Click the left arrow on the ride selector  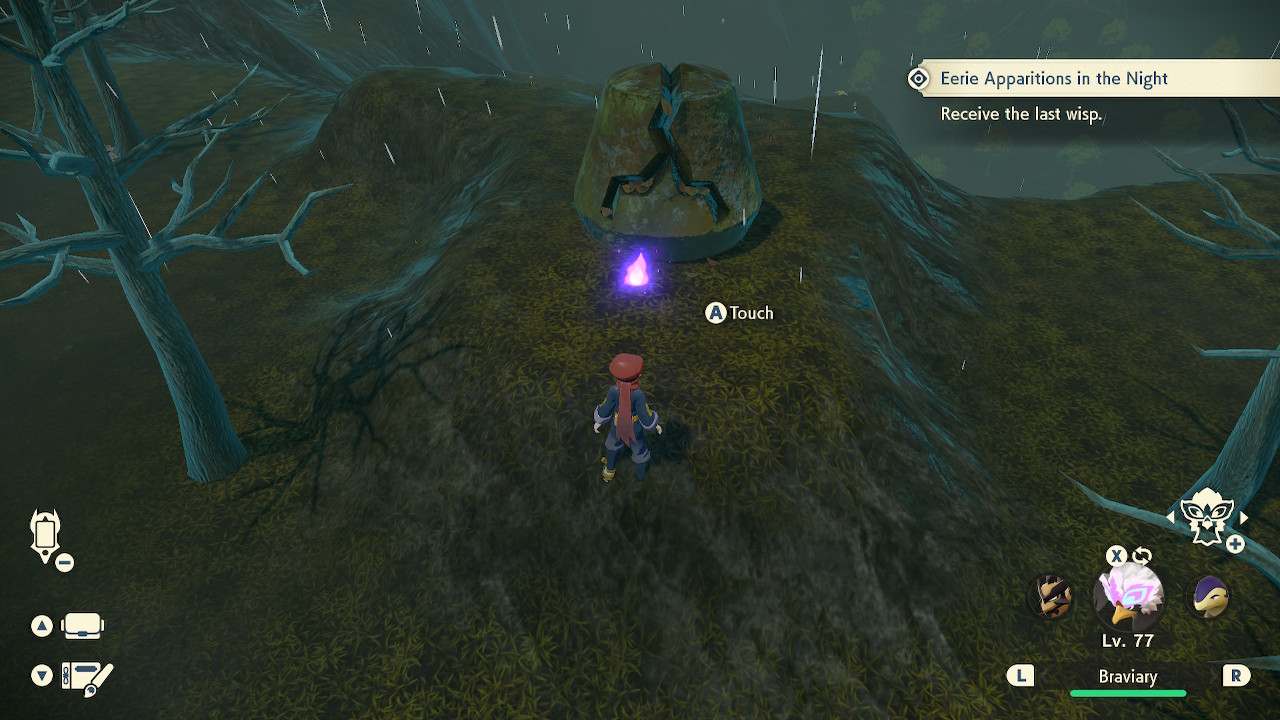(1170, 517)
